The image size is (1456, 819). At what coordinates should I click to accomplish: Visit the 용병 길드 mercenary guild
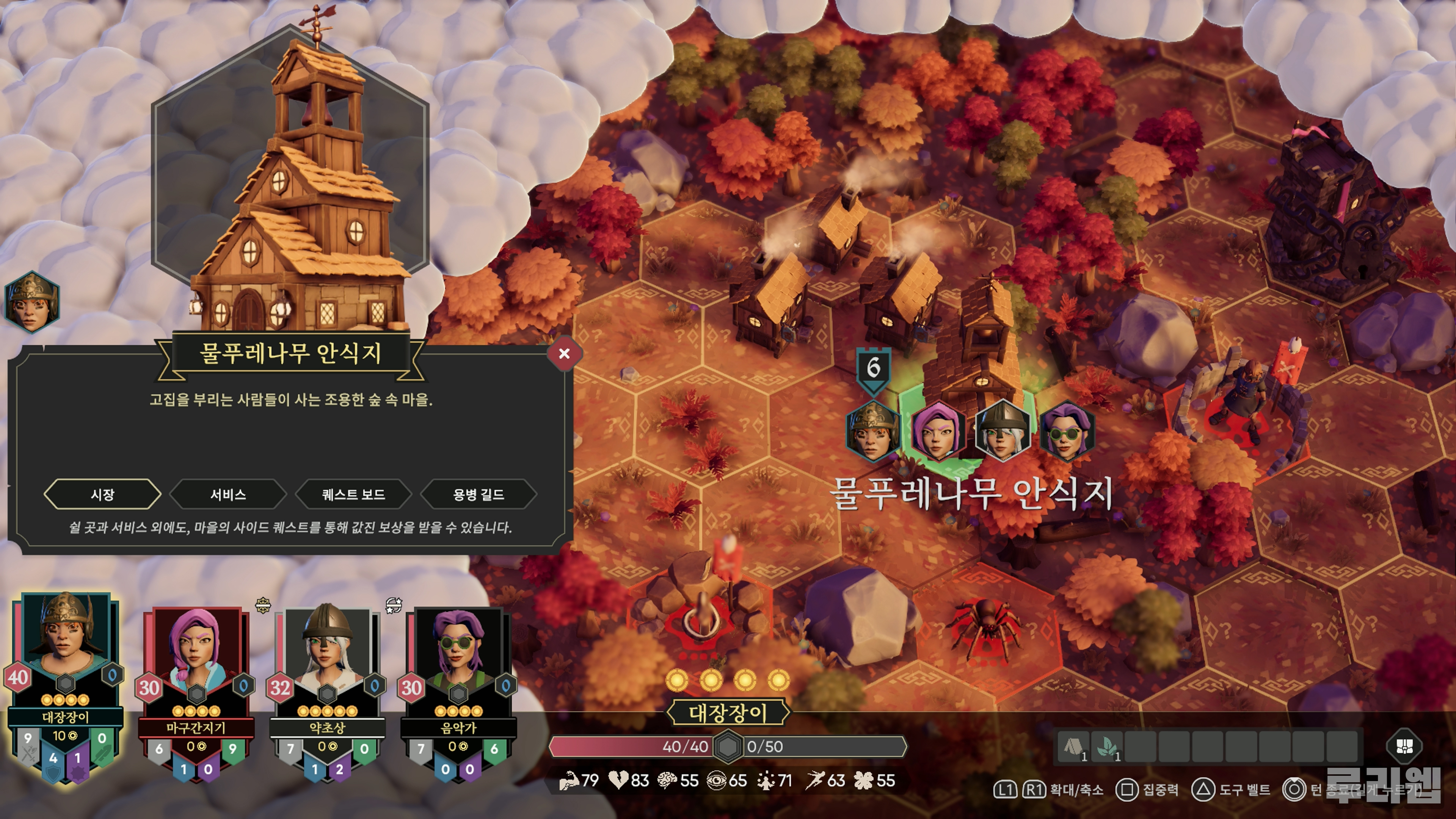point(478,494)
